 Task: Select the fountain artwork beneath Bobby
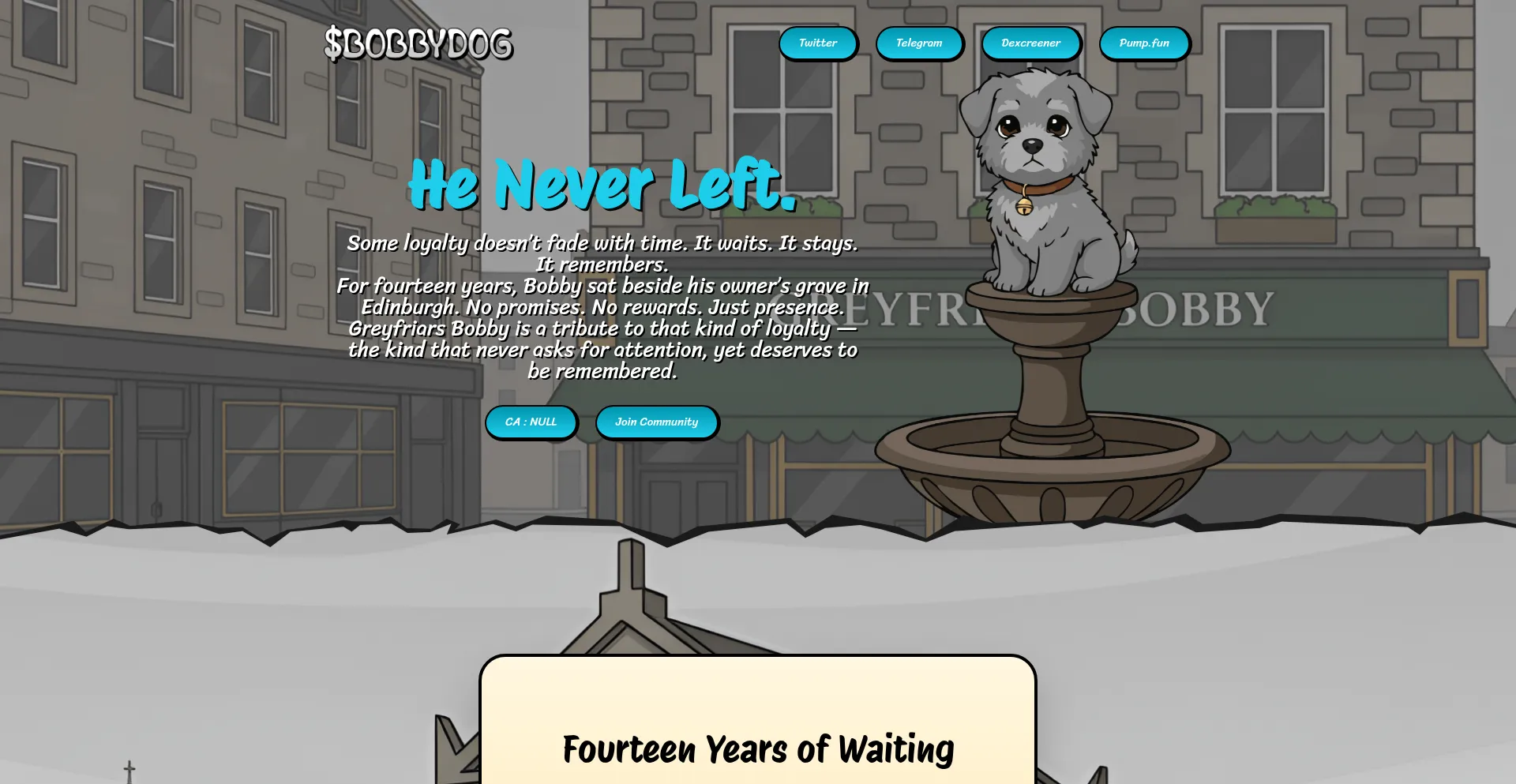1050,442
